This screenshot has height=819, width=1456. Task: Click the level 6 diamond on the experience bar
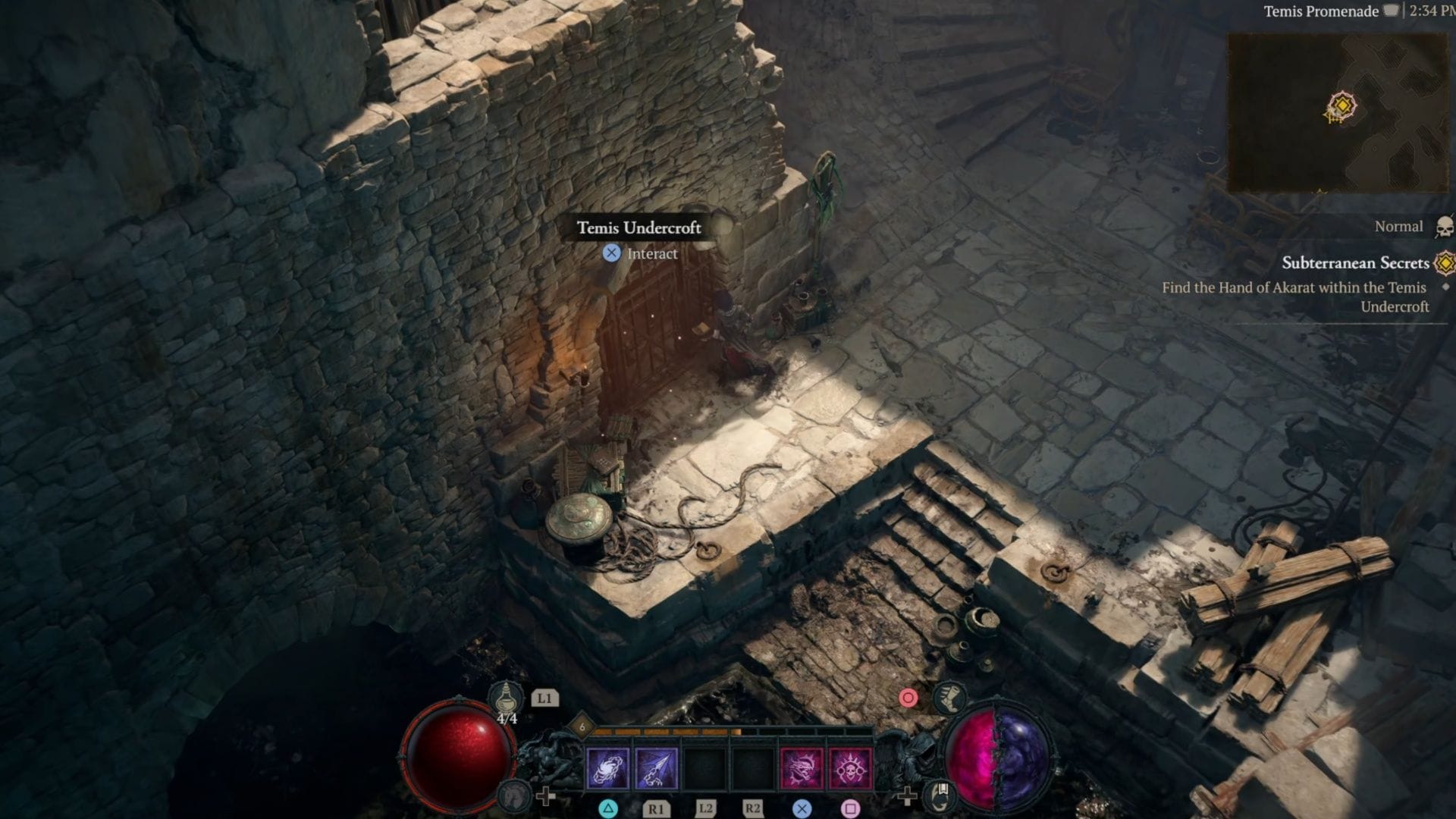(582, 727)
